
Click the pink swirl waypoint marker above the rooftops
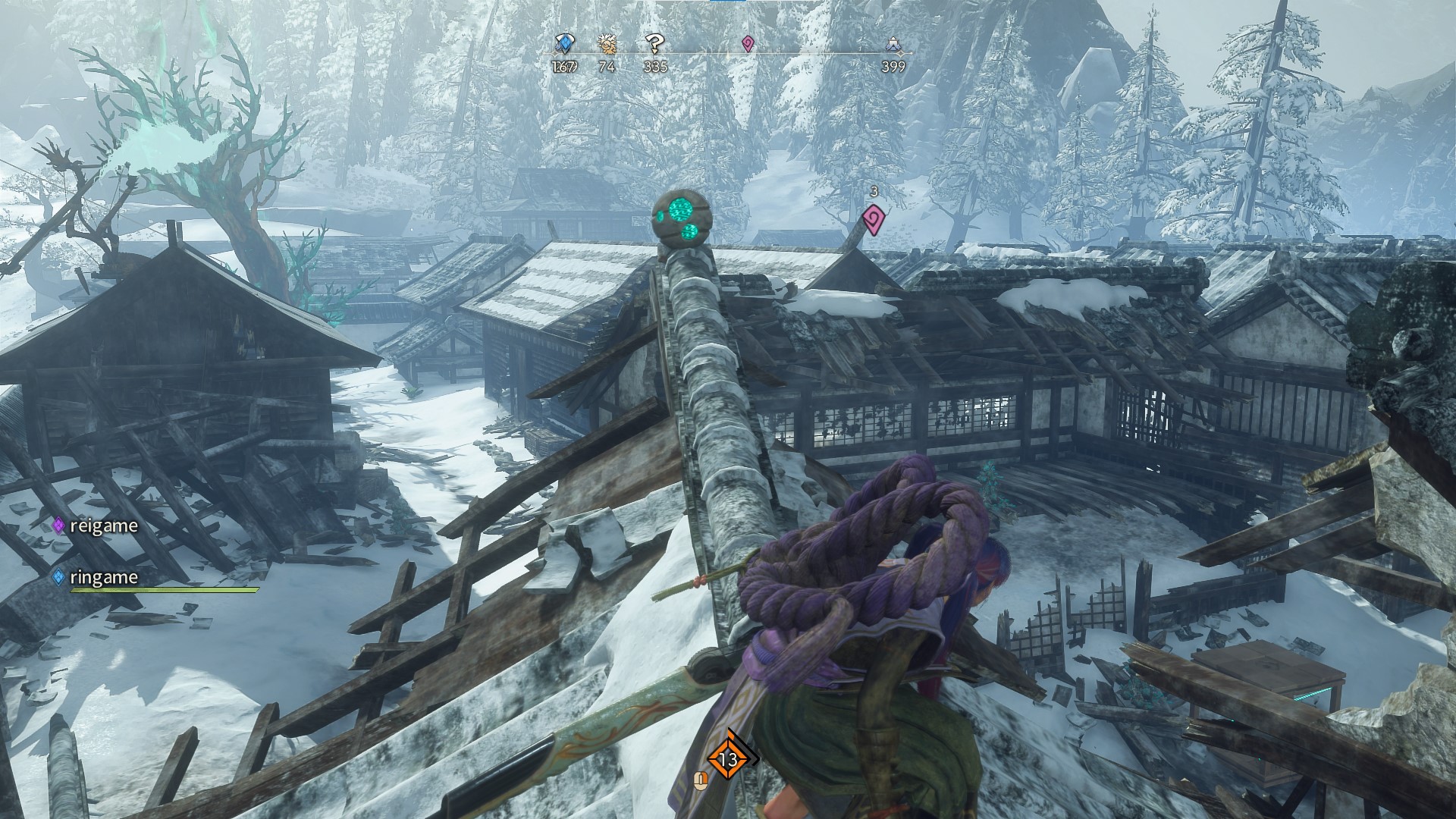pos(874,221)
